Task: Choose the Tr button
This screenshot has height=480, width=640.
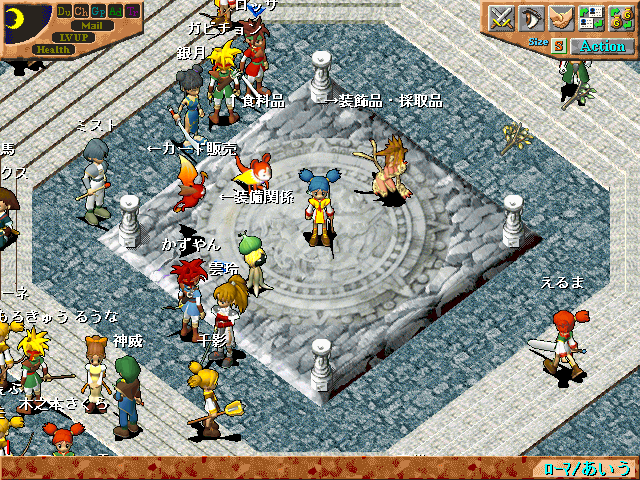Action: 133,11
